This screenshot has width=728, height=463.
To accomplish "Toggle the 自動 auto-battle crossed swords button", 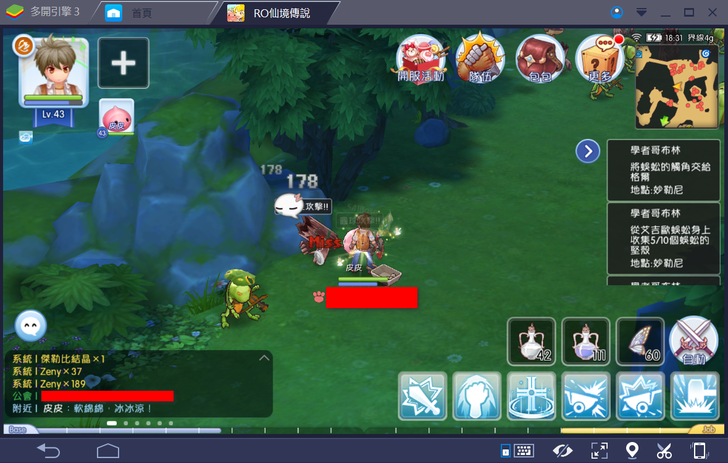I will (694, 341).
